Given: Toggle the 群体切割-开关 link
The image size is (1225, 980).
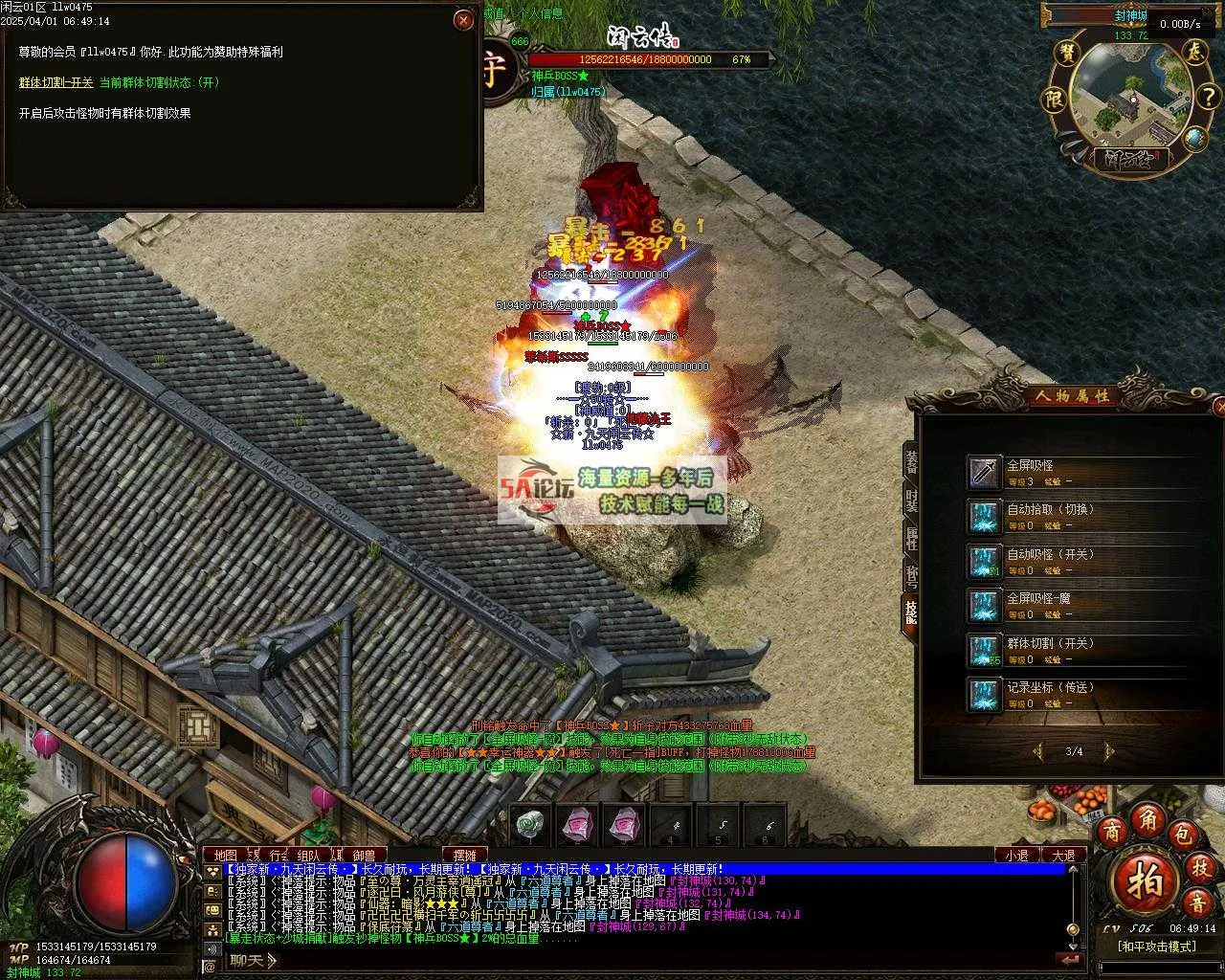Looking at the screenshot, I should click(x=56, y=83).
